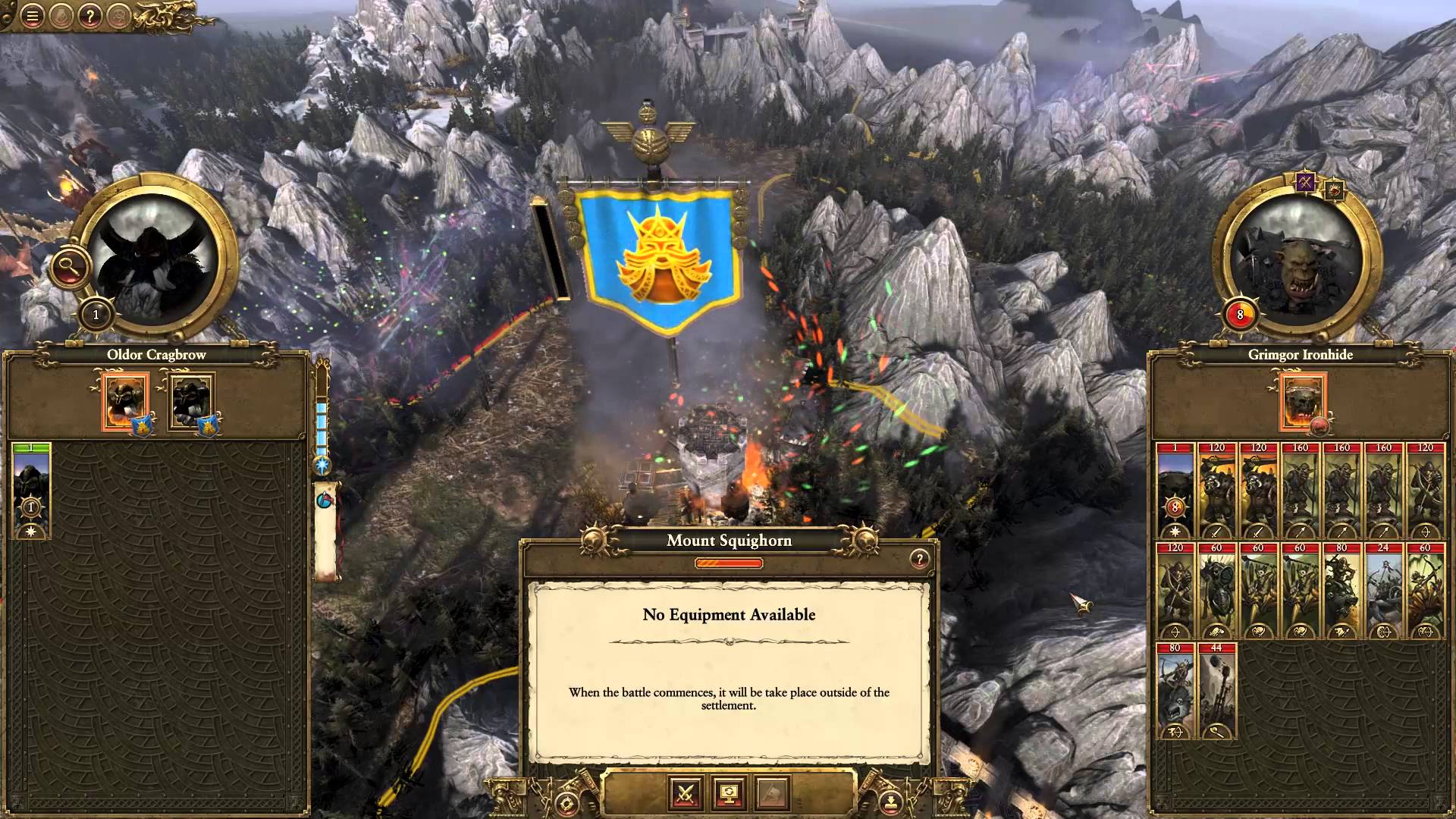Click the red strength bar under Mount Squighorn
1456x819 pixels.
tap(728, 563)
